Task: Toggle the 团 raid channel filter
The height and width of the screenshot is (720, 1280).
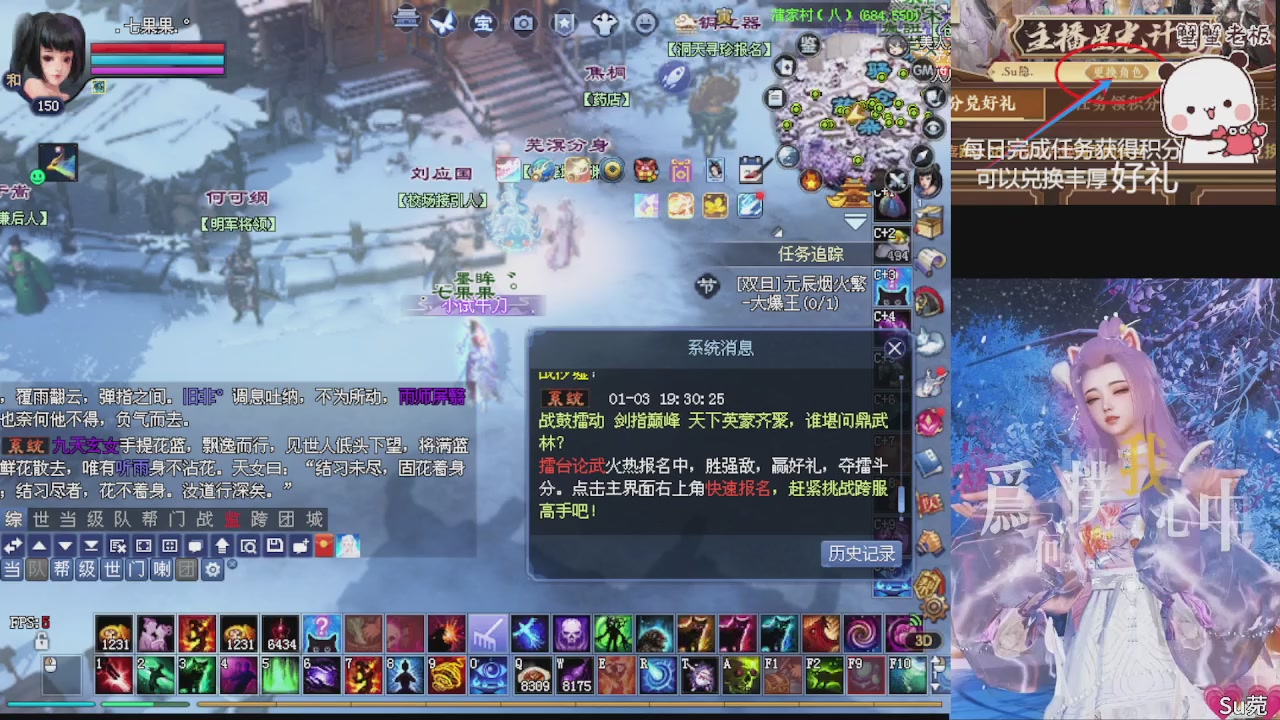Action: [x=188, y=570]
